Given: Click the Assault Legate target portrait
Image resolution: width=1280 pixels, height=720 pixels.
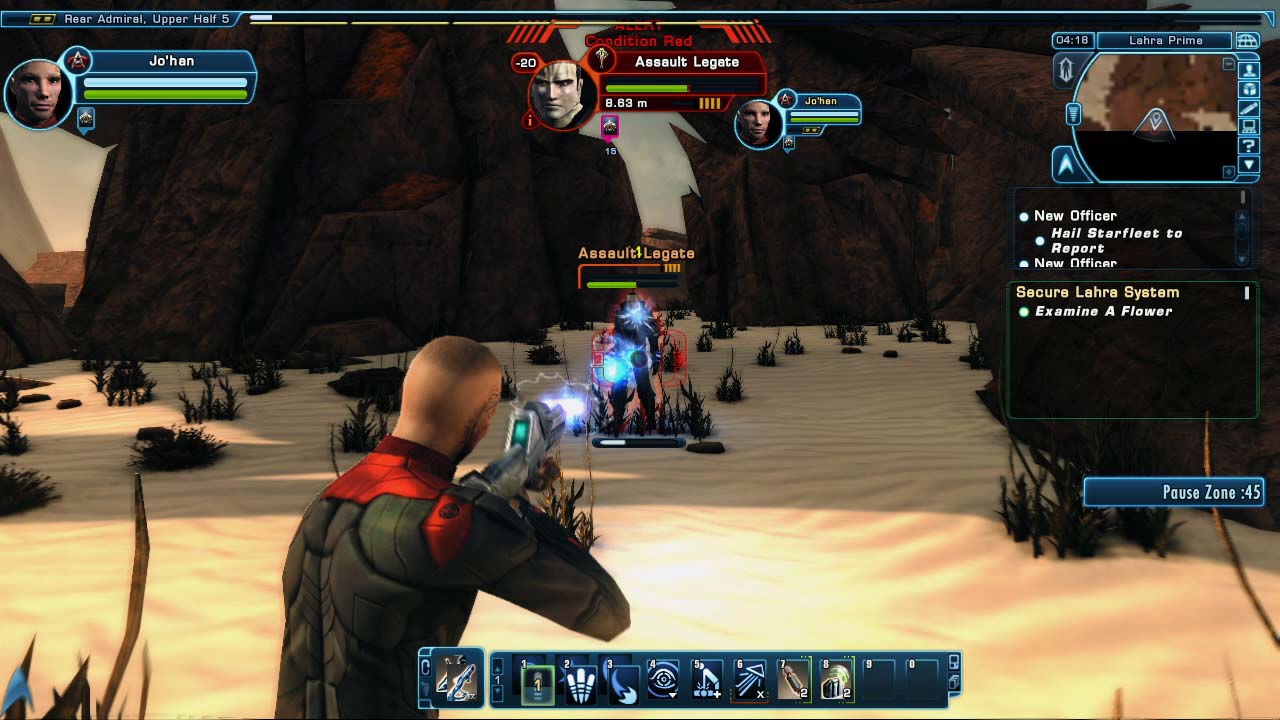Looking at the screenshot, I should [x=561, y=93].
